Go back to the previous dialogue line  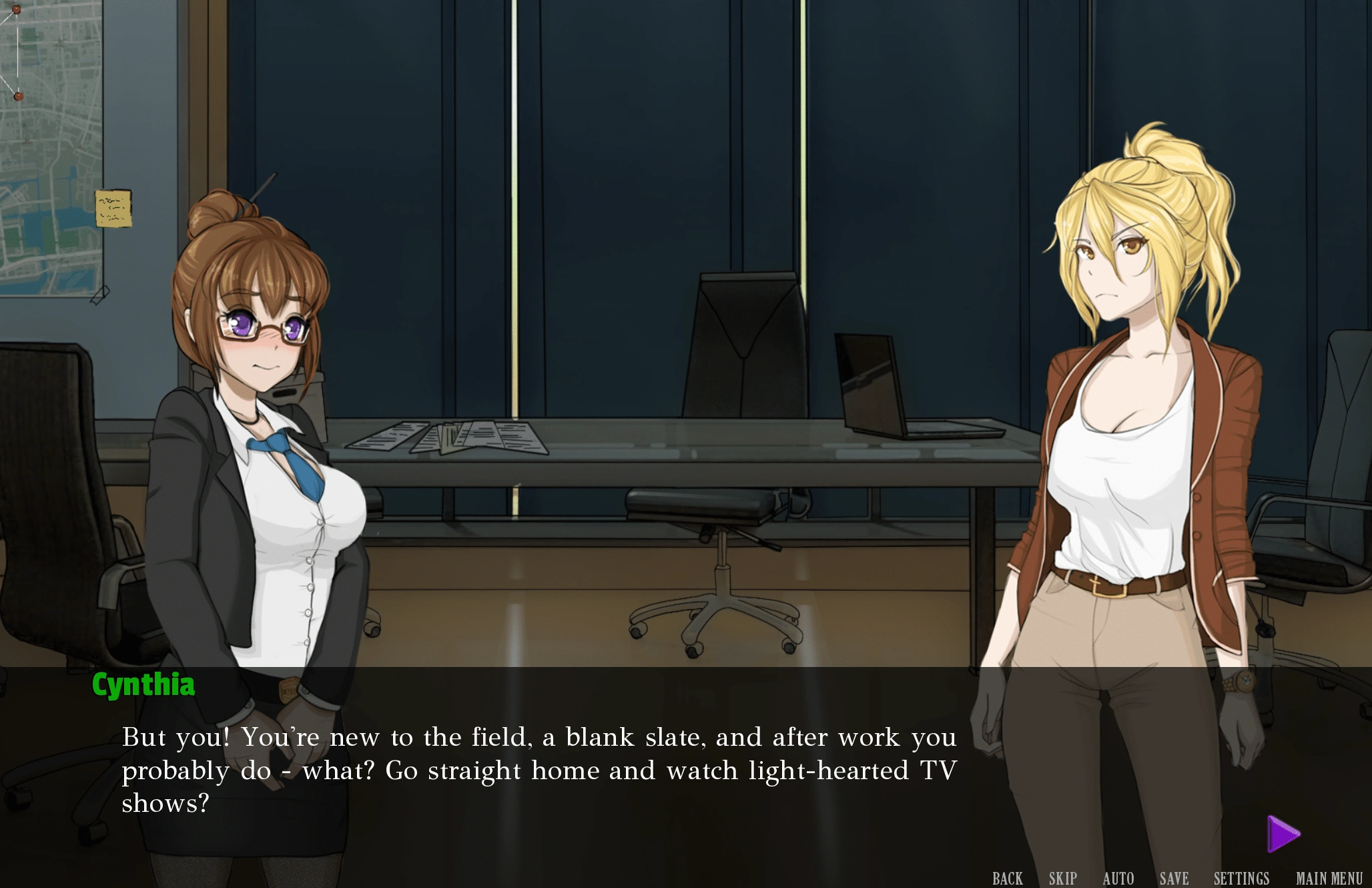tap(1007, 878)
